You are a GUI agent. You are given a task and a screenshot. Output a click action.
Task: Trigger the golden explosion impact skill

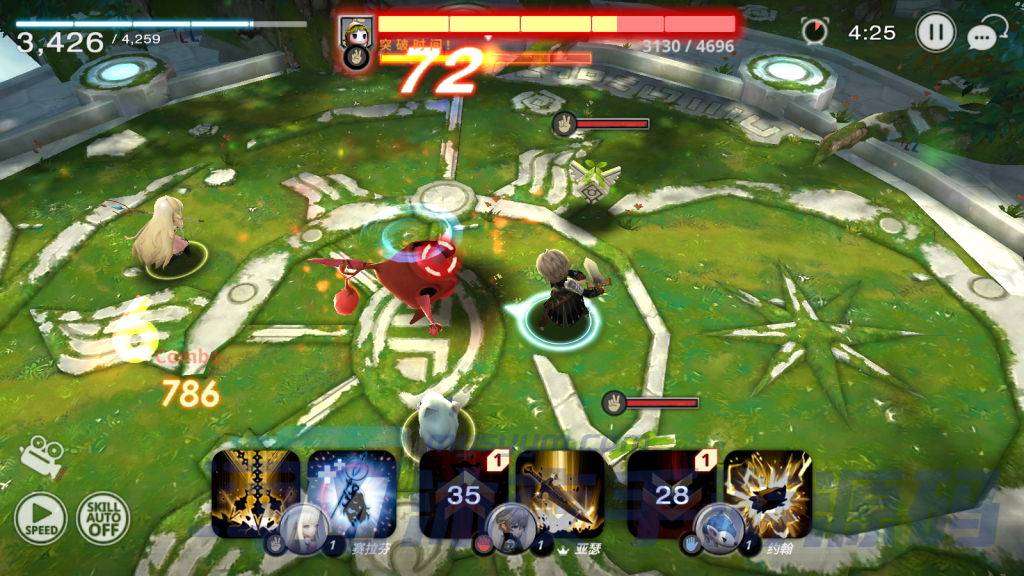[x=767, y=490]
